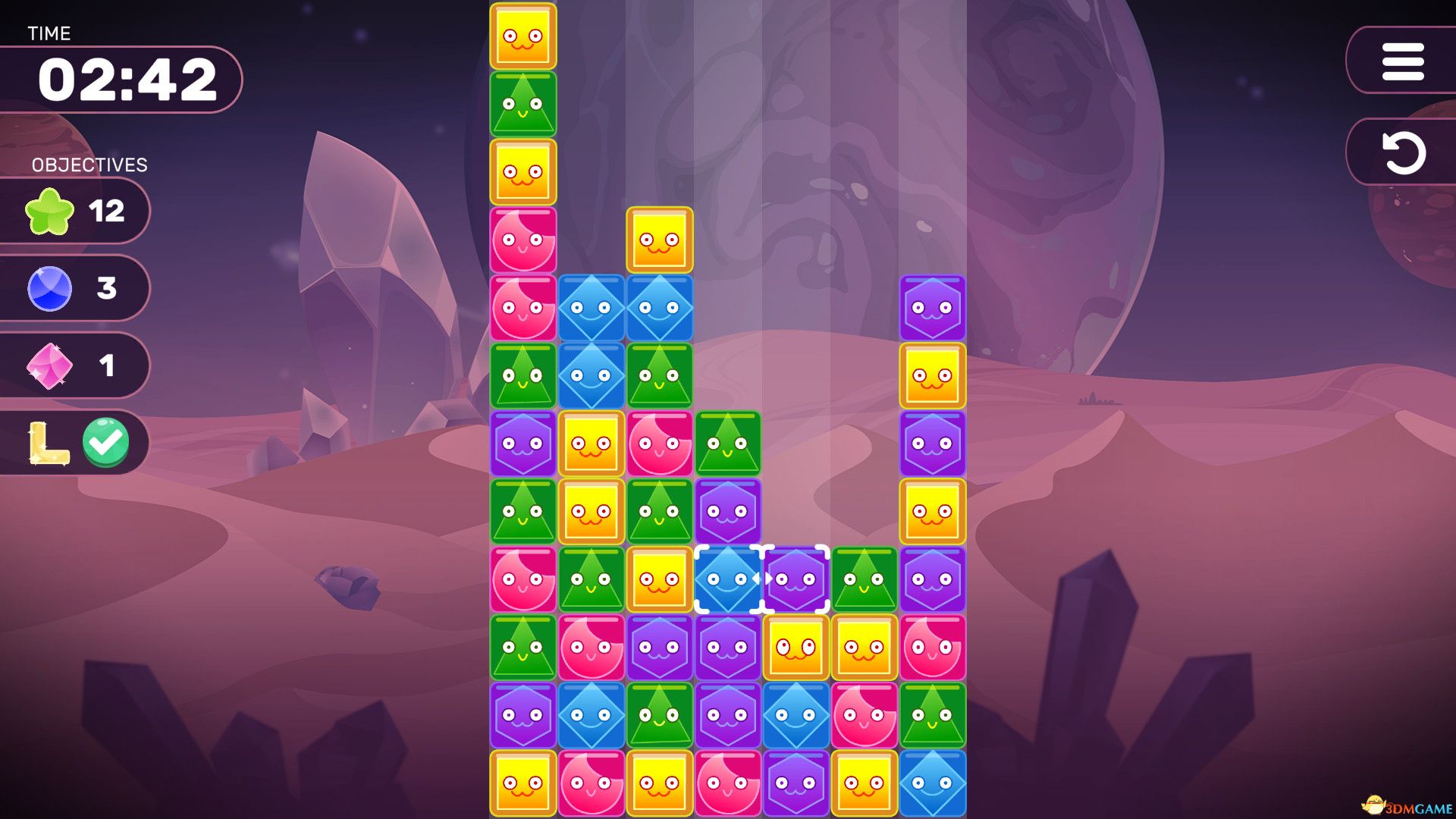Viewport: 1456px width, 819px height.
Task: Open the hamburger menu
Action: pos(1402,62)
